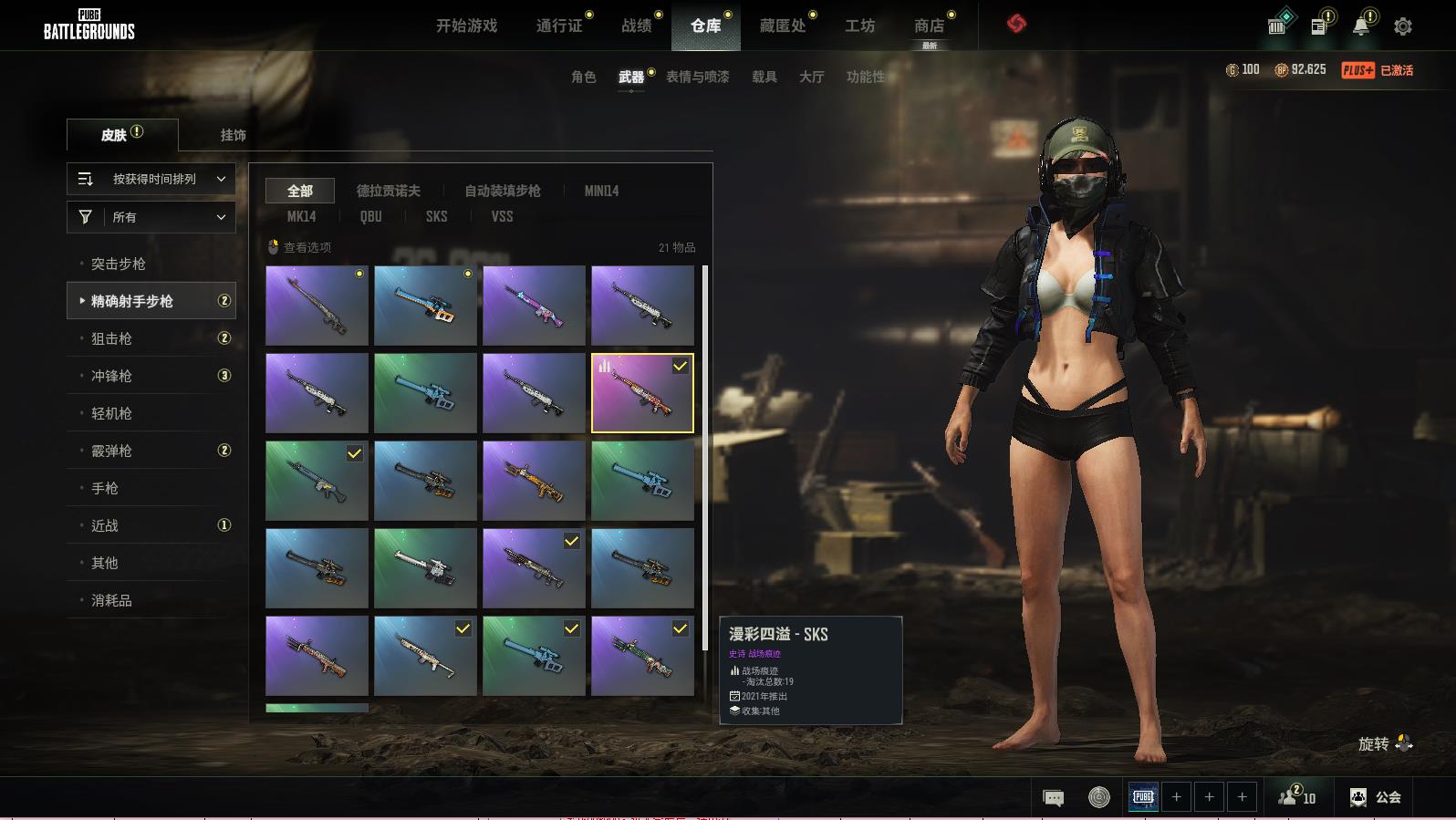This screenshot has width=1456, height=820.
Task: Choose the 突击步枪 weapon category
Action: click(x=119, y=264)
